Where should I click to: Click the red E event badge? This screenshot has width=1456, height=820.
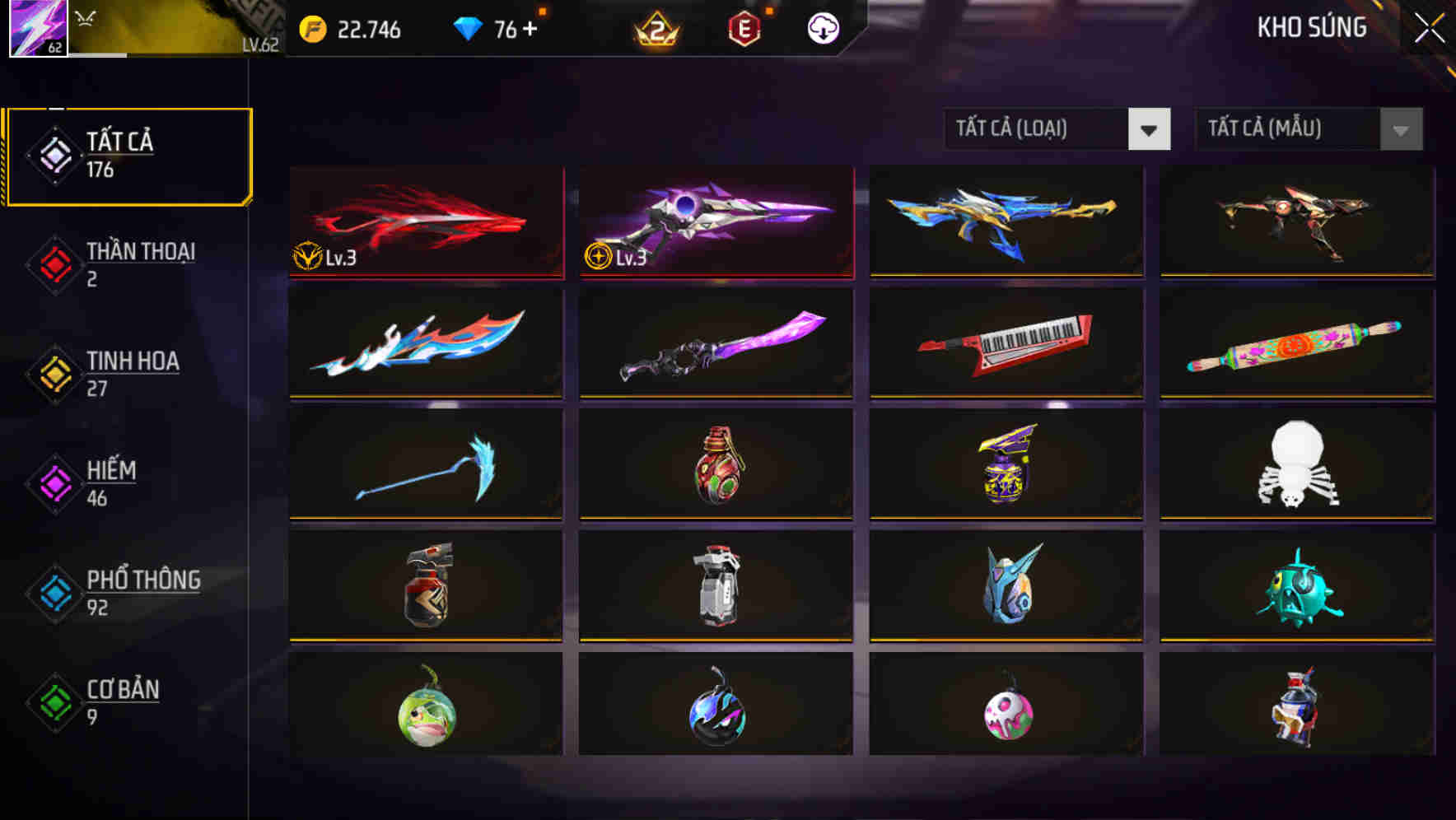(746, 30)
